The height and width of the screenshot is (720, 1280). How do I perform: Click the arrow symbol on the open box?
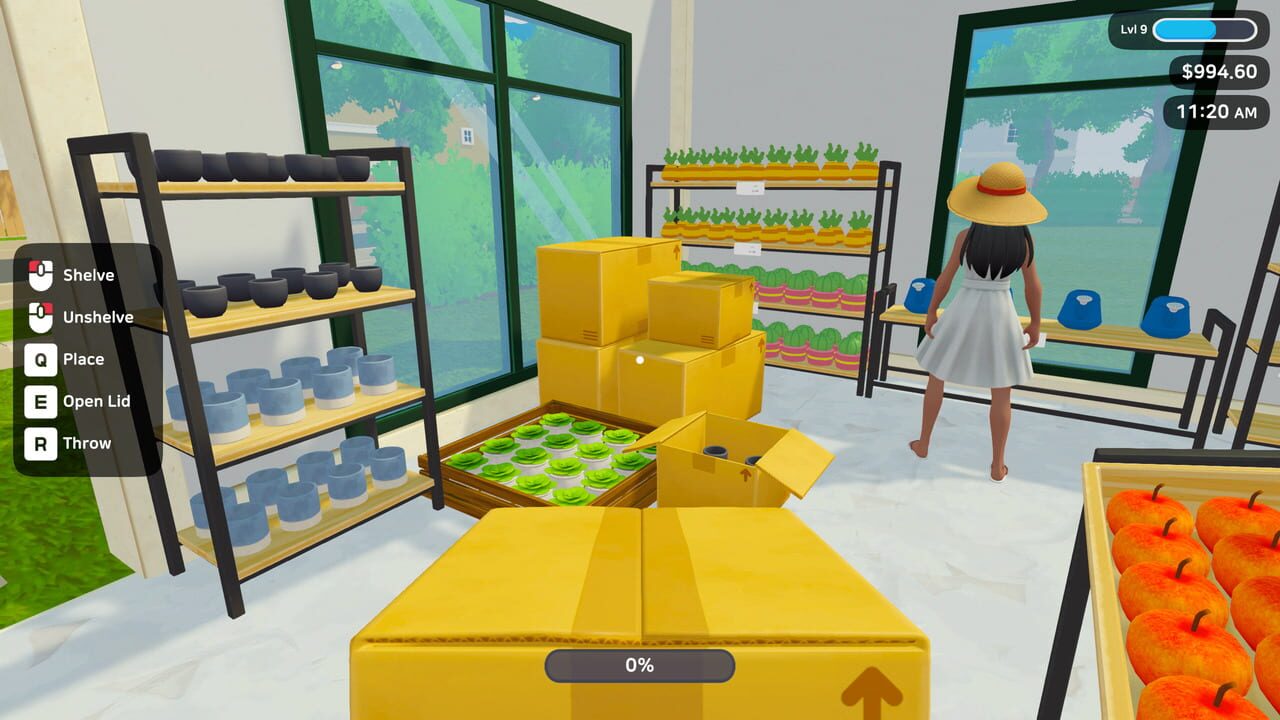click(x=744, y=478)
